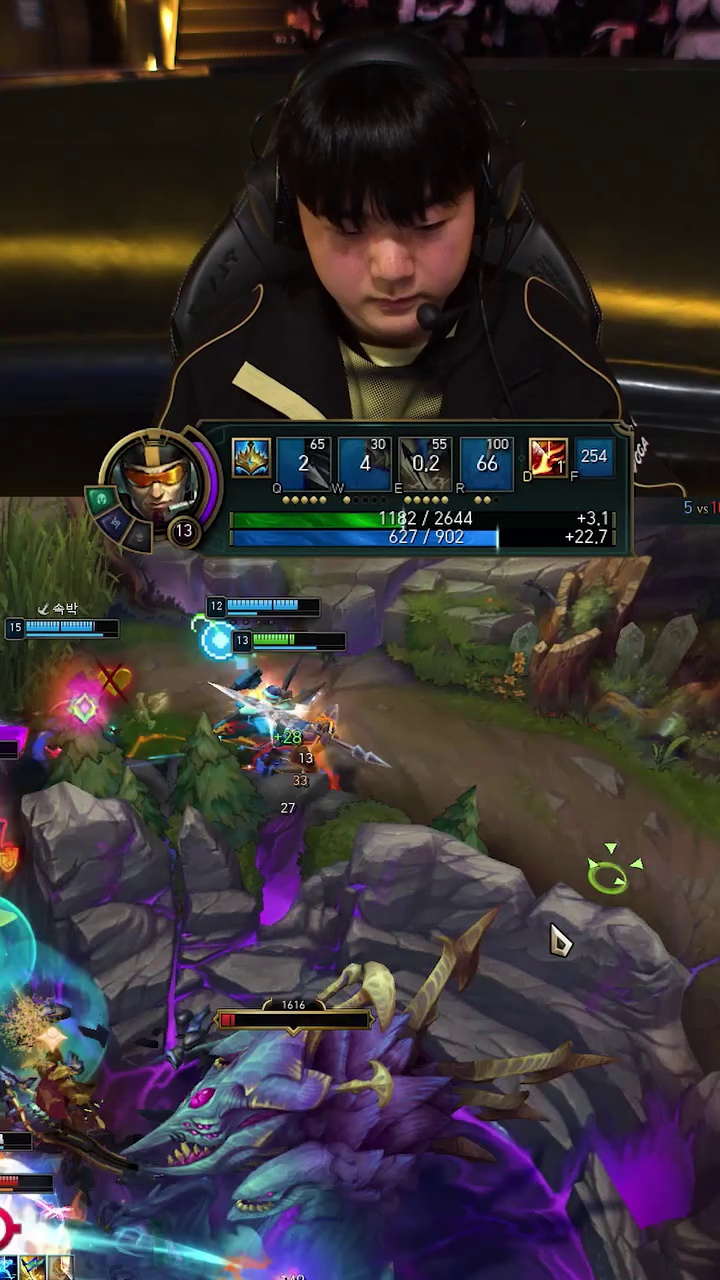Screen dimensions: 720x1280
Task: Click the Pantheon champion portrait
Action: tap(155, 481)
